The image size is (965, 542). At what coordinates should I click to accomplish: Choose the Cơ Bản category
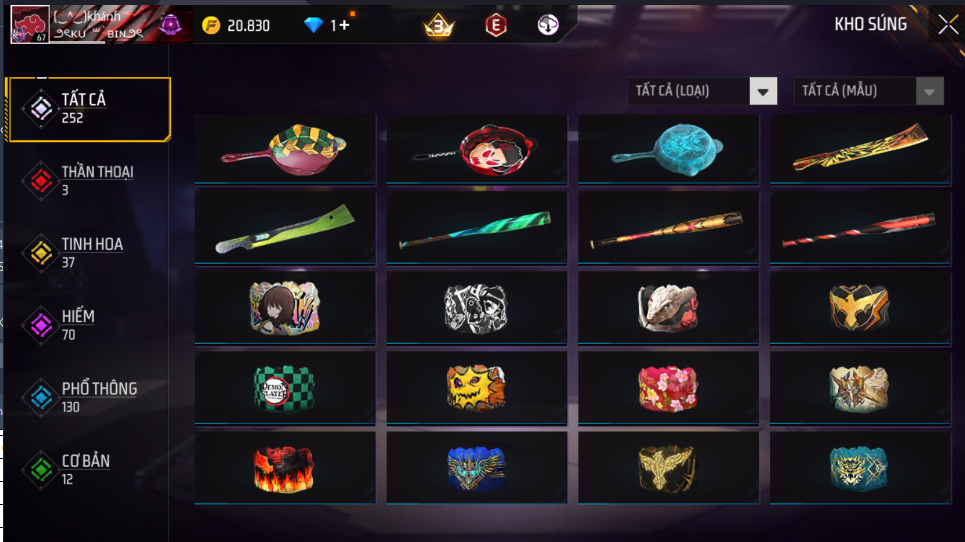[x=88, y=469]
